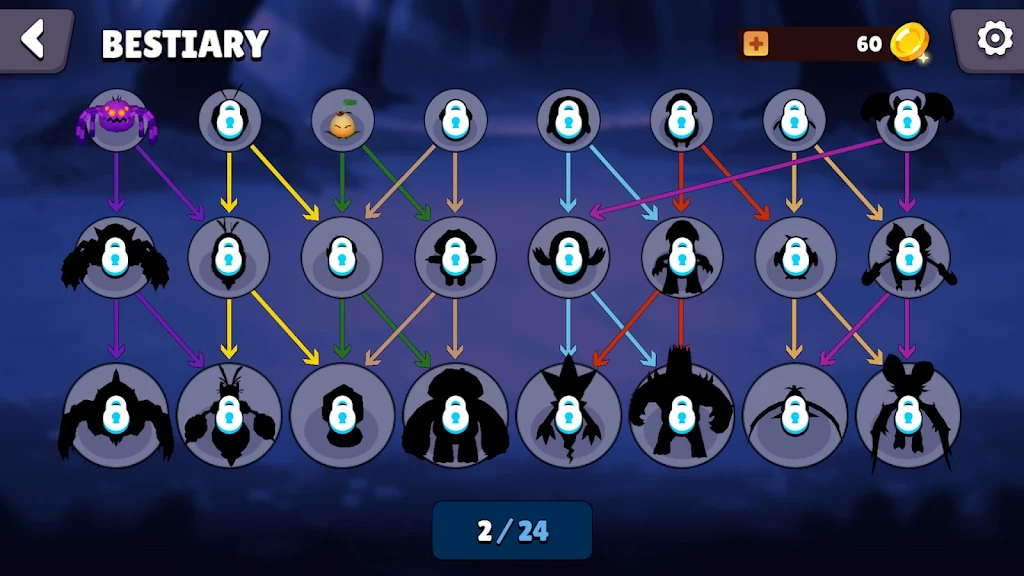Screen dimensions: 1024x576
Task: Select the locked silhouette below the purple spider
Action: (x=116, y=258)
